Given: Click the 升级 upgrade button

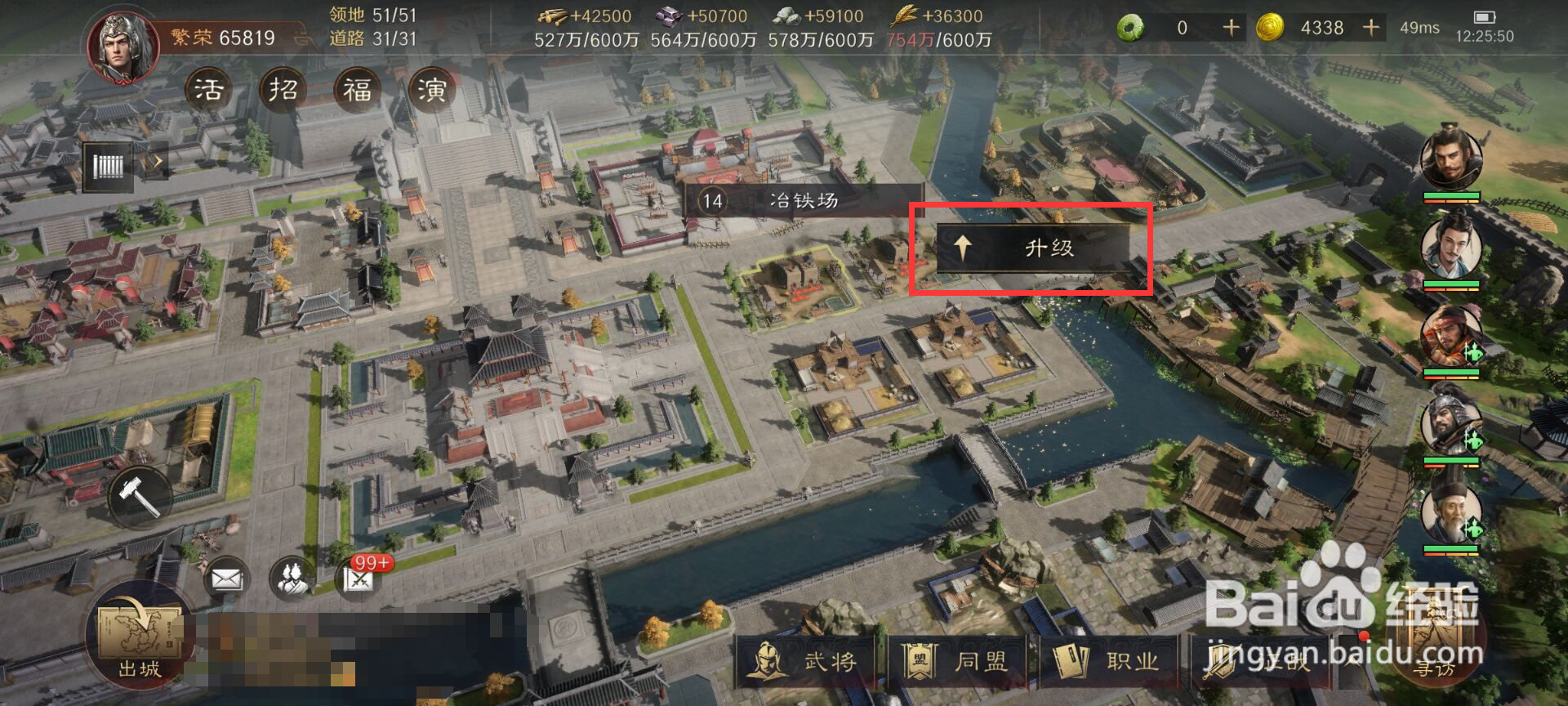Looking at the screenshot, I should point(1032,248).
